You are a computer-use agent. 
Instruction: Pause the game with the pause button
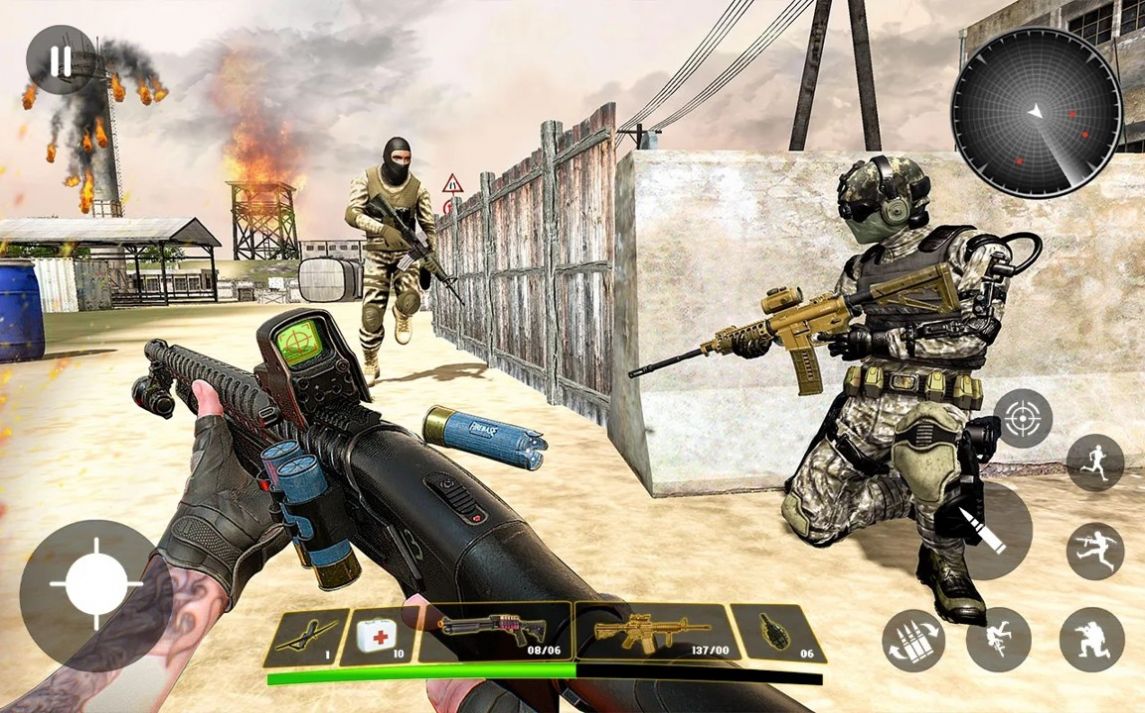point(60,61)
